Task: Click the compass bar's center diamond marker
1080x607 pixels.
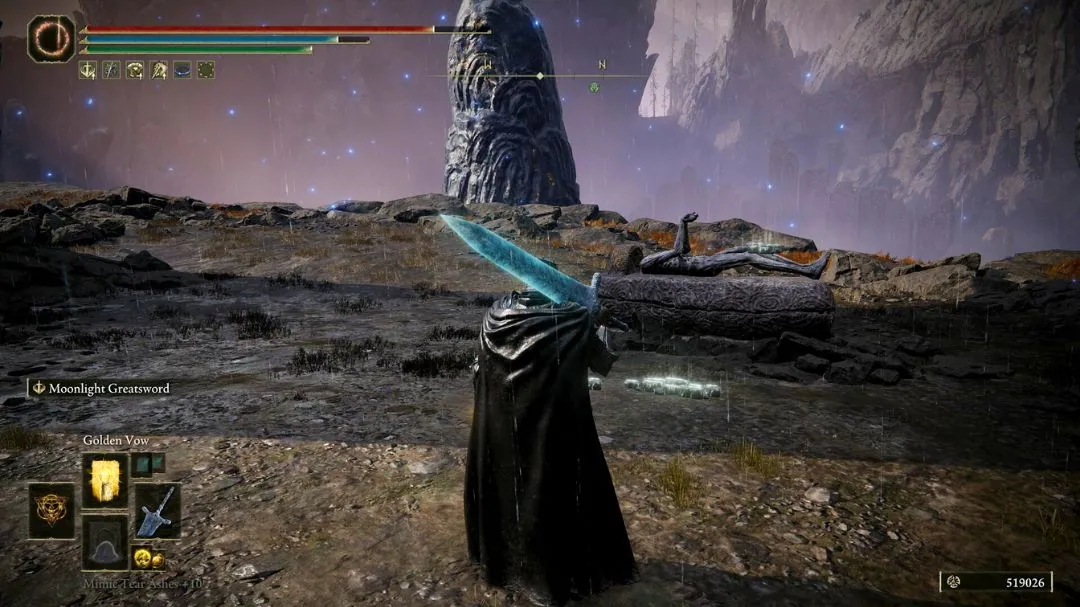Action: click(540, 76)
